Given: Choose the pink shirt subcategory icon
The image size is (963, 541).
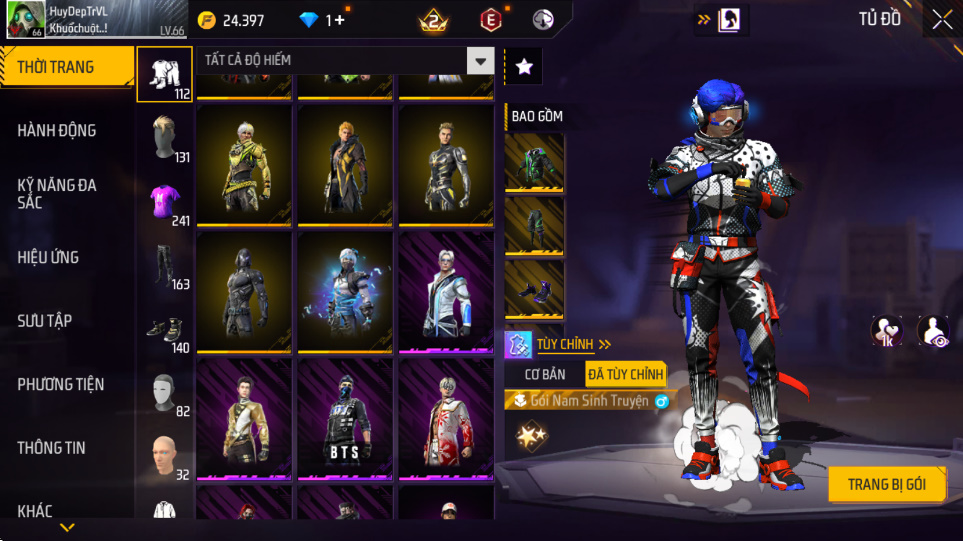Looking at the screenshot, I should pos(164,200).
